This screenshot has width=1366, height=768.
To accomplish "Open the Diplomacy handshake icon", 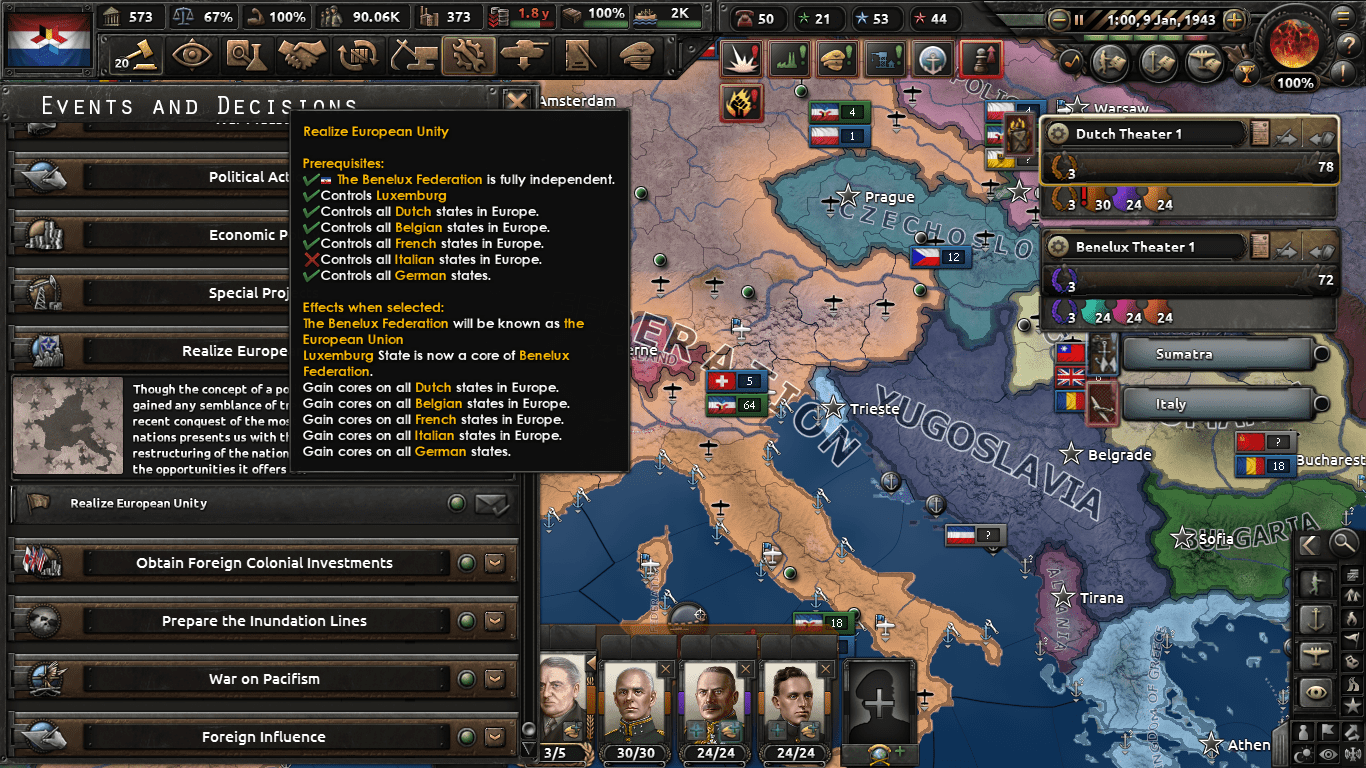I will point(301,55).
